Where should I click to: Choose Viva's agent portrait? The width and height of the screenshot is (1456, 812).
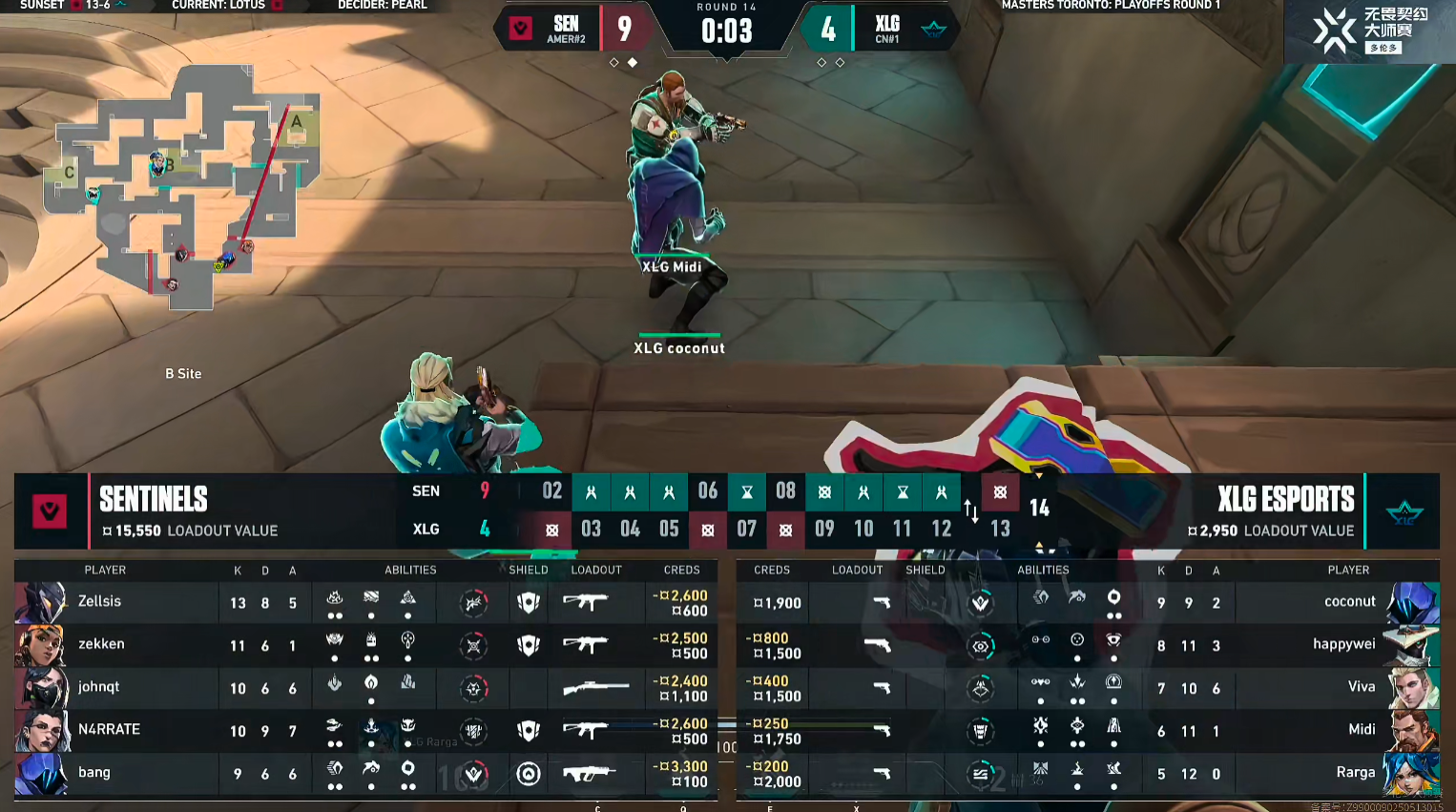[1411, 688]
